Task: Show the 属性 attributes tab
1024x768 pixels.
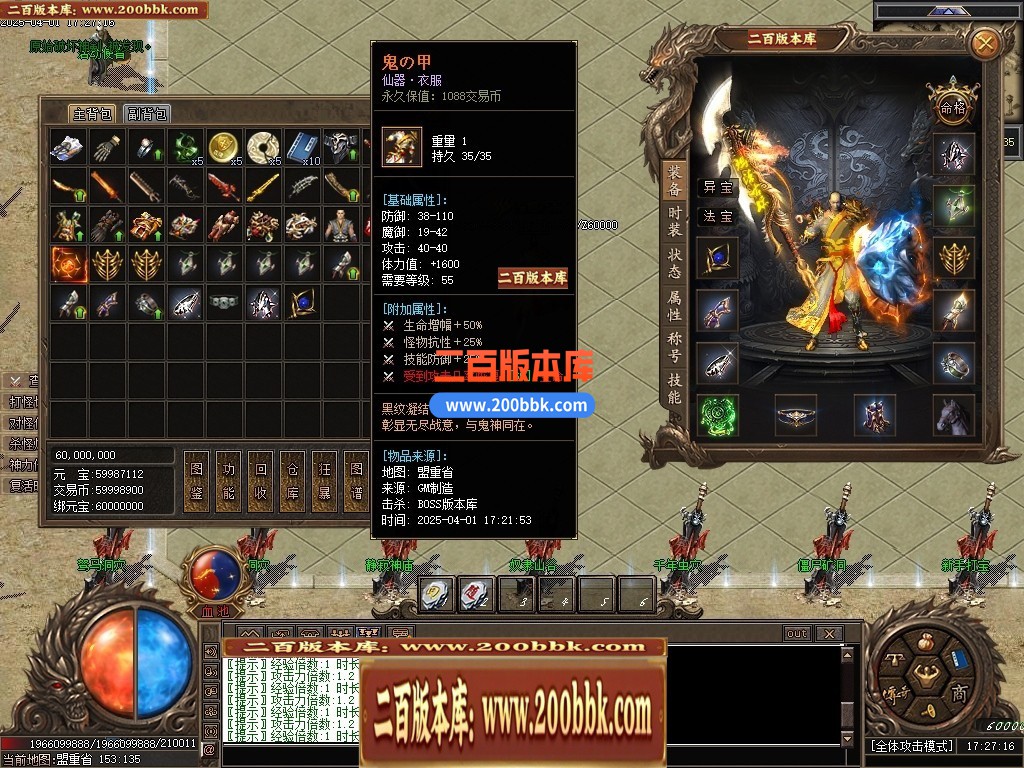Action: pos(675,305)
